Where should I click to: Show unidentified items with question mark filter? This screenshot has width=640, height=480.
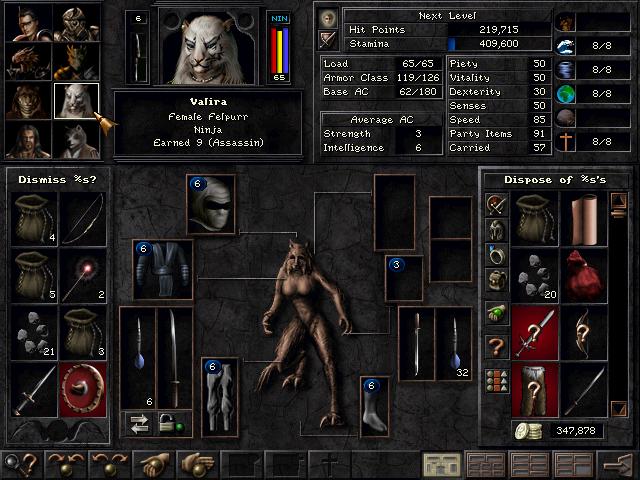[495, 347]
